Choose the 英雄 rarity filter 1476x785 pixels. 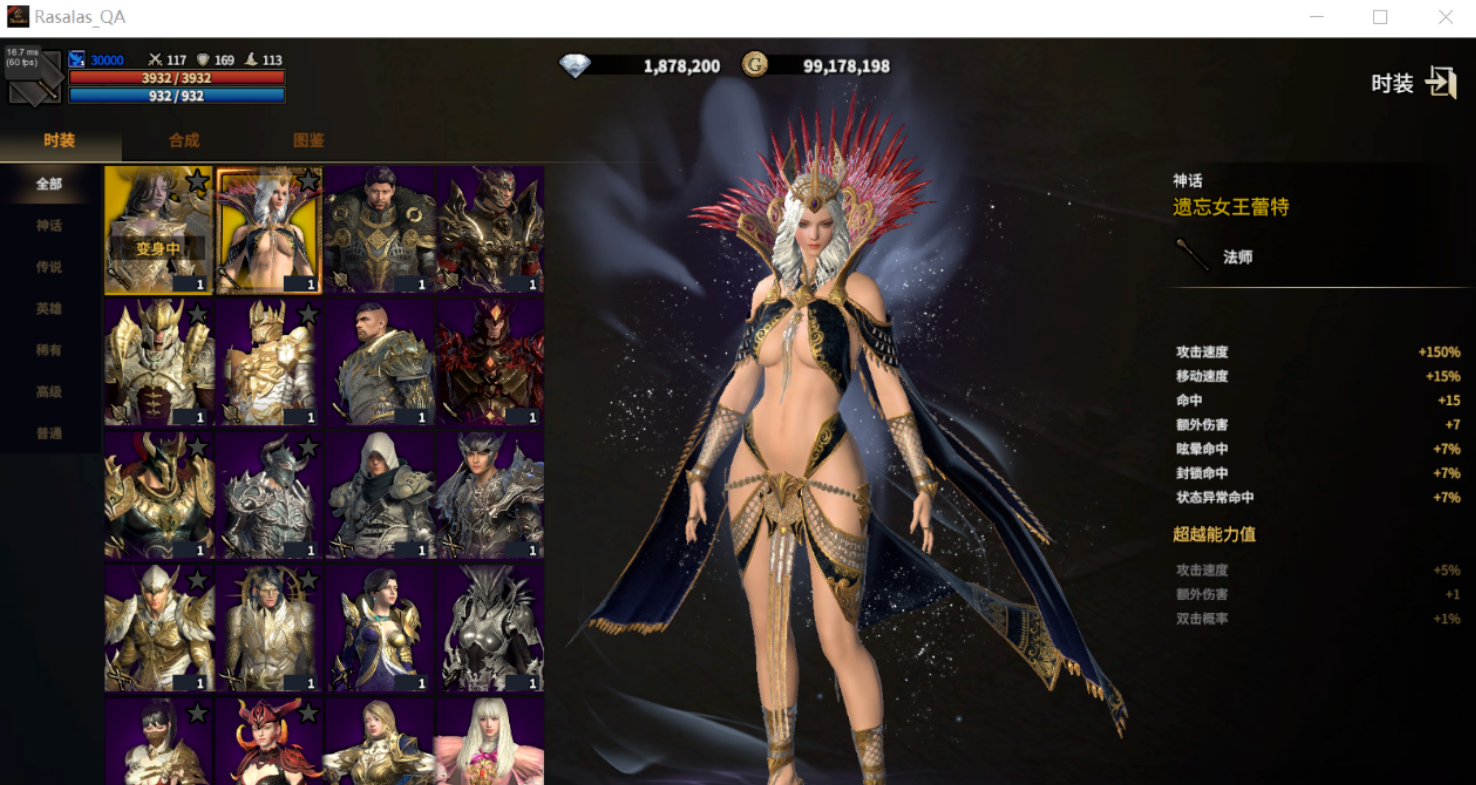pos(49,309)
